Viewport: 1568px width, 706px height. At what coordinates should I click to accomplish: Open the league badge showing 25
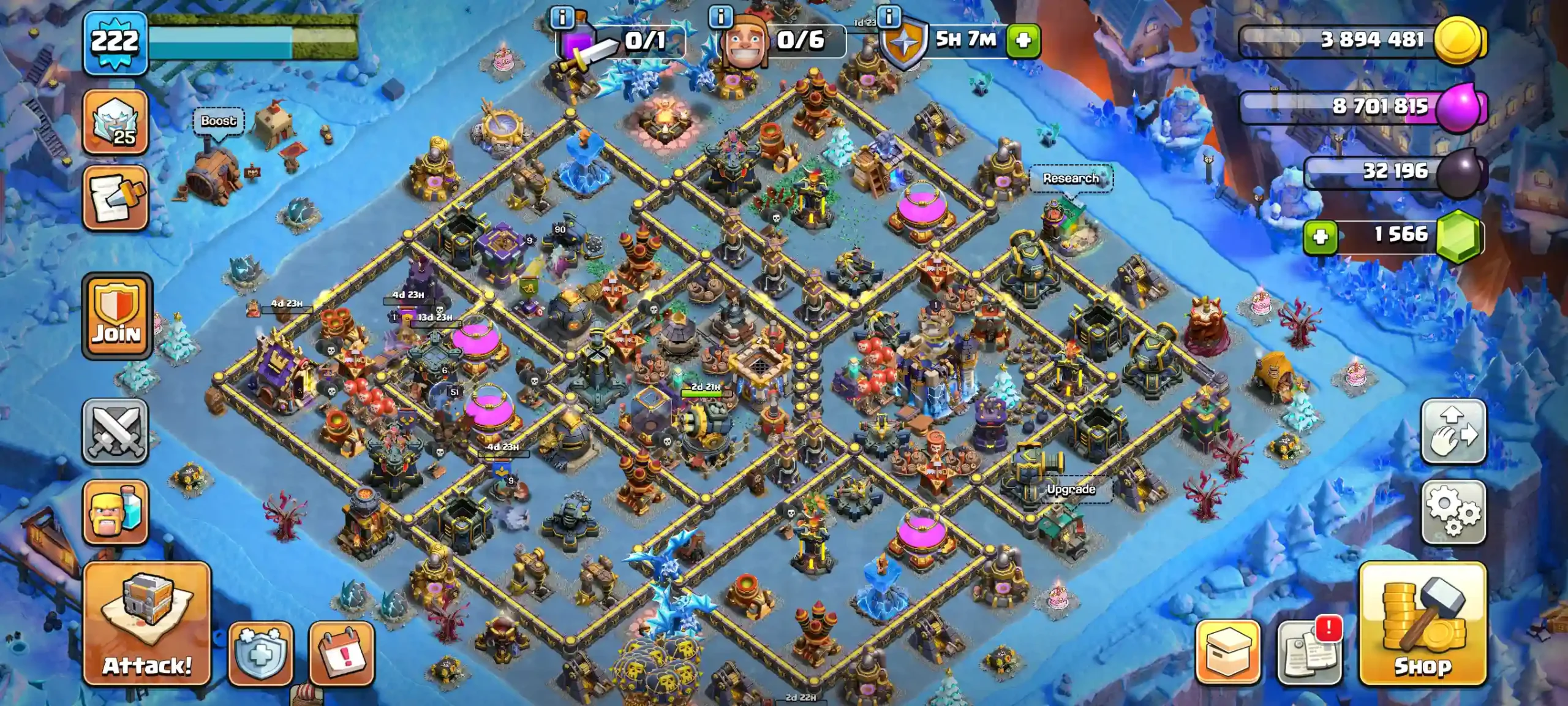pyautogui.click(x=115, y=123)
